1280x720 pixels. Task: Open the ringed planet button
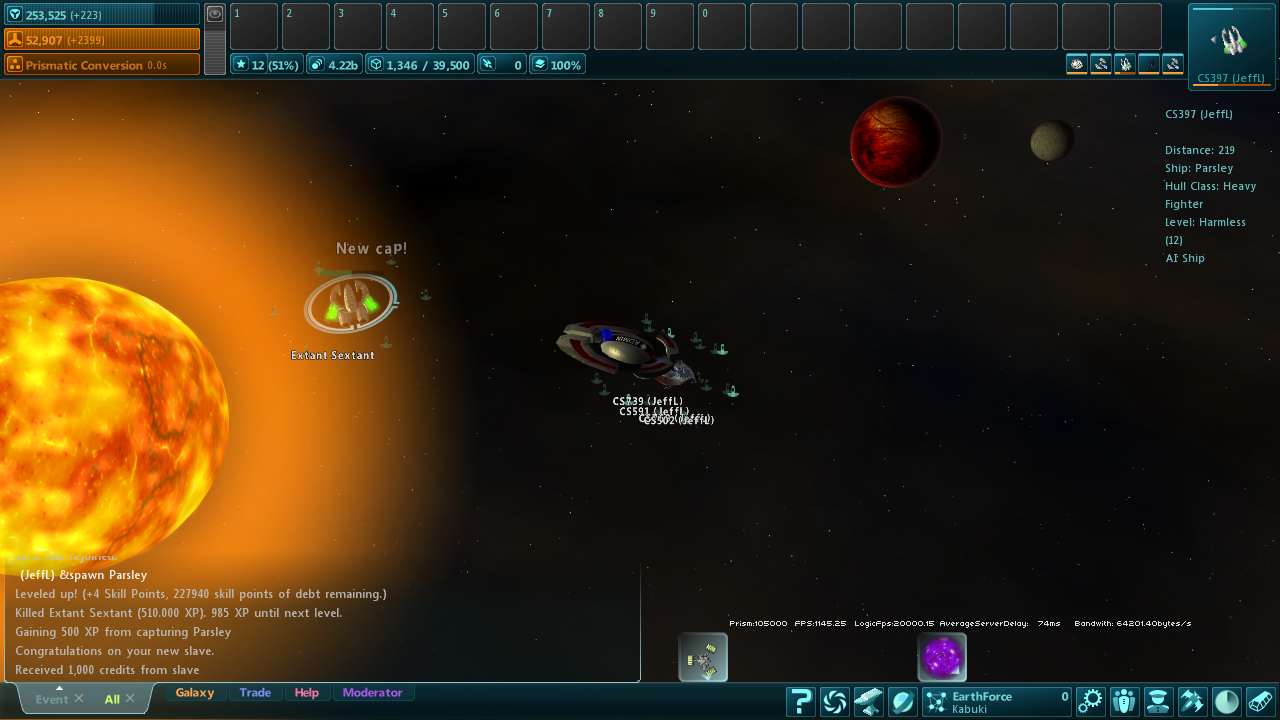[902, 701]
